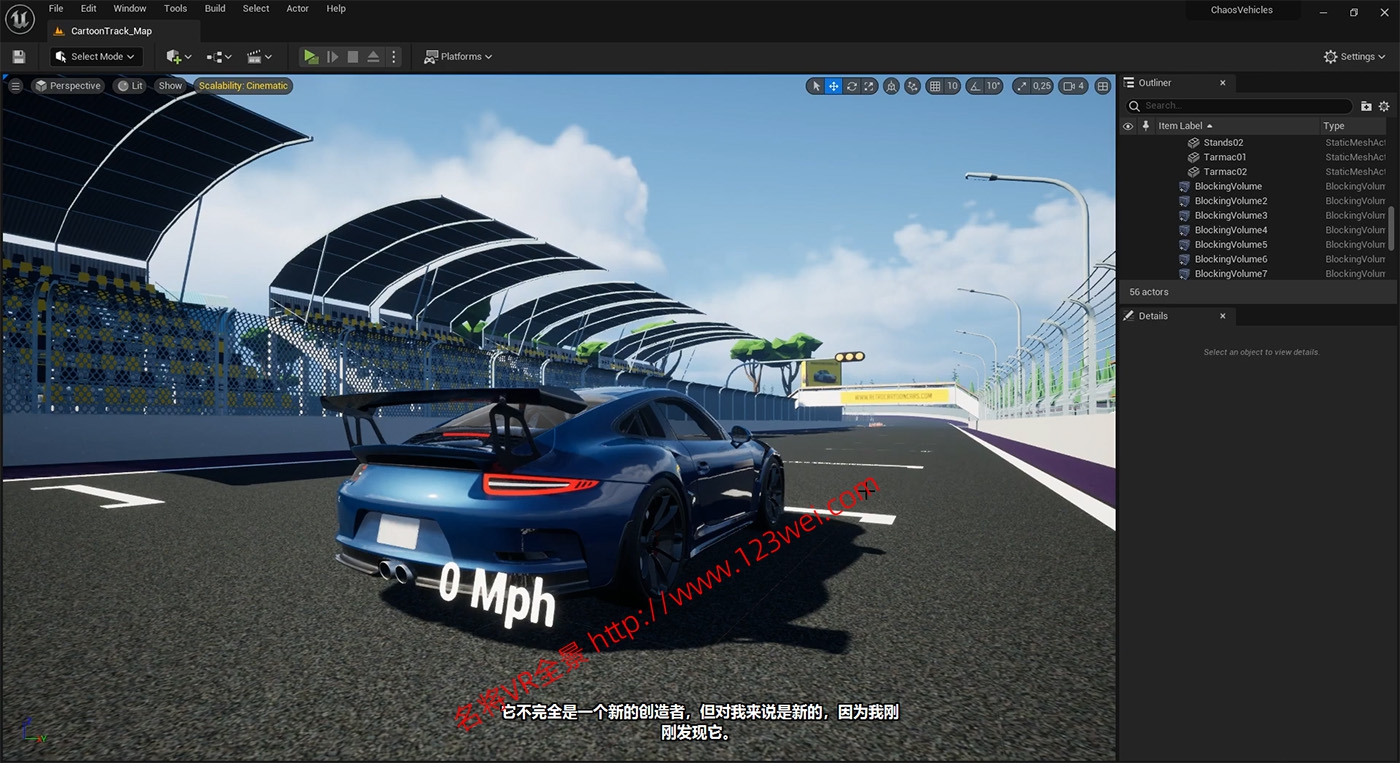Save the current level

(x=18, y=56)
